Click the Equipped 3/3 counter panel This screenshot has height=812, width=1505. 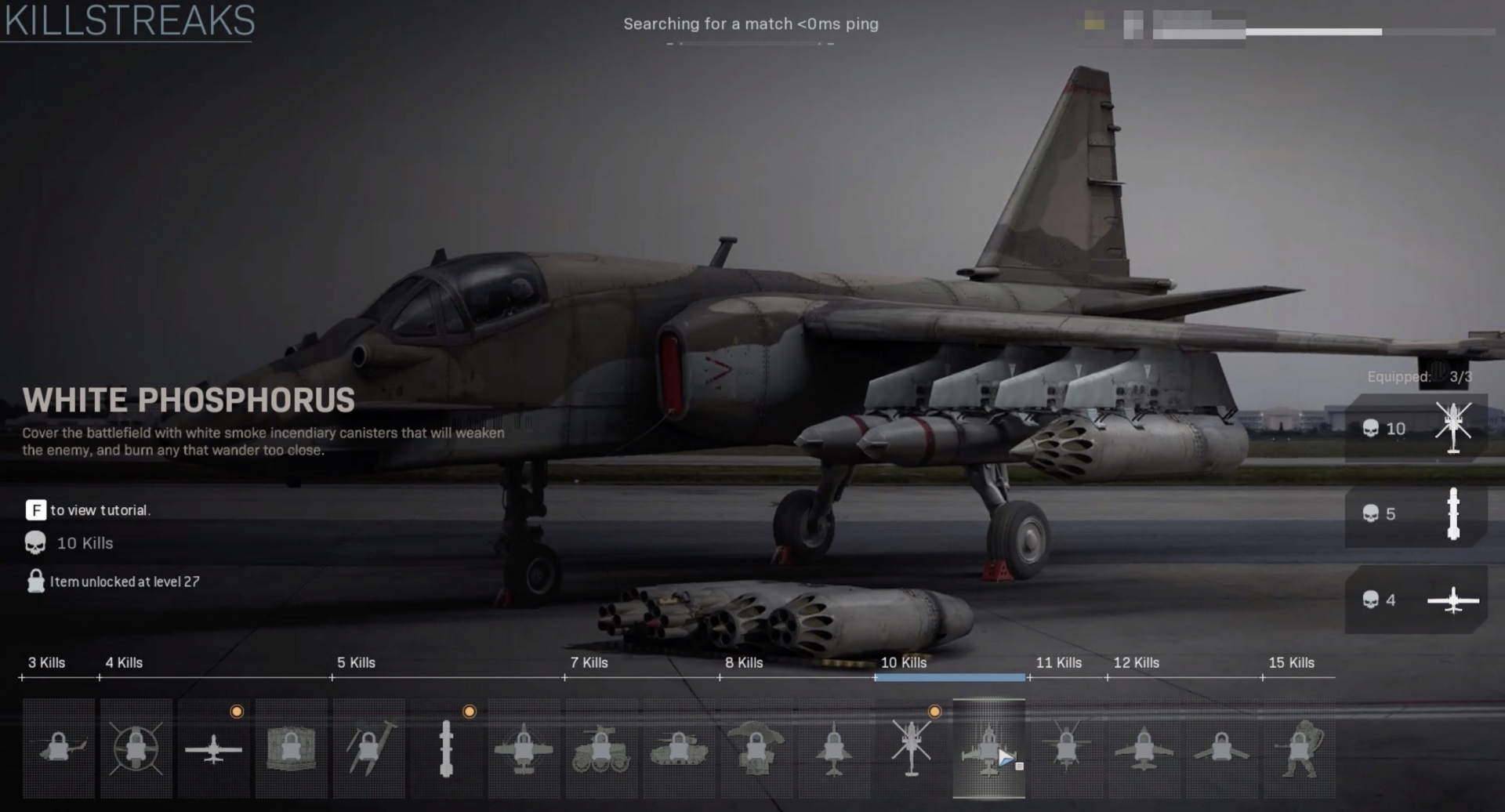tap(1417, 377)
